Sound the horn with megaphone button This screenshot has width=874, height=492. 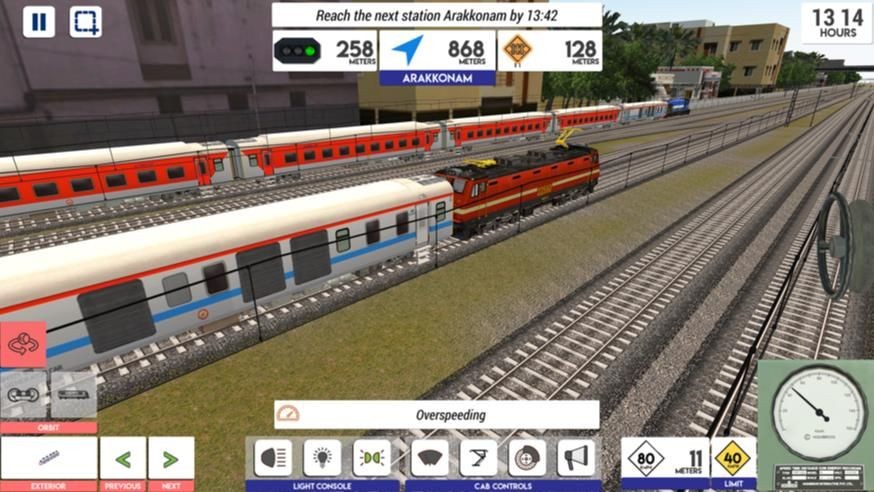point(576,458)
